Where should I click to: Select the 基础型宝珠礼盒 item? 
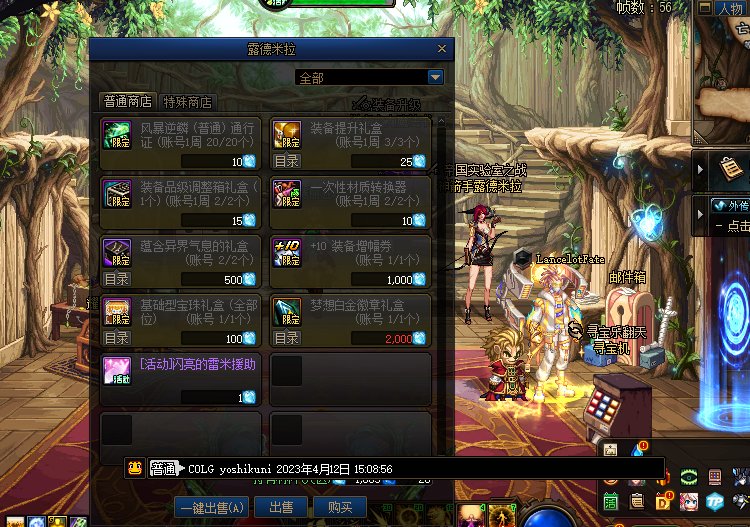point(181,319)
